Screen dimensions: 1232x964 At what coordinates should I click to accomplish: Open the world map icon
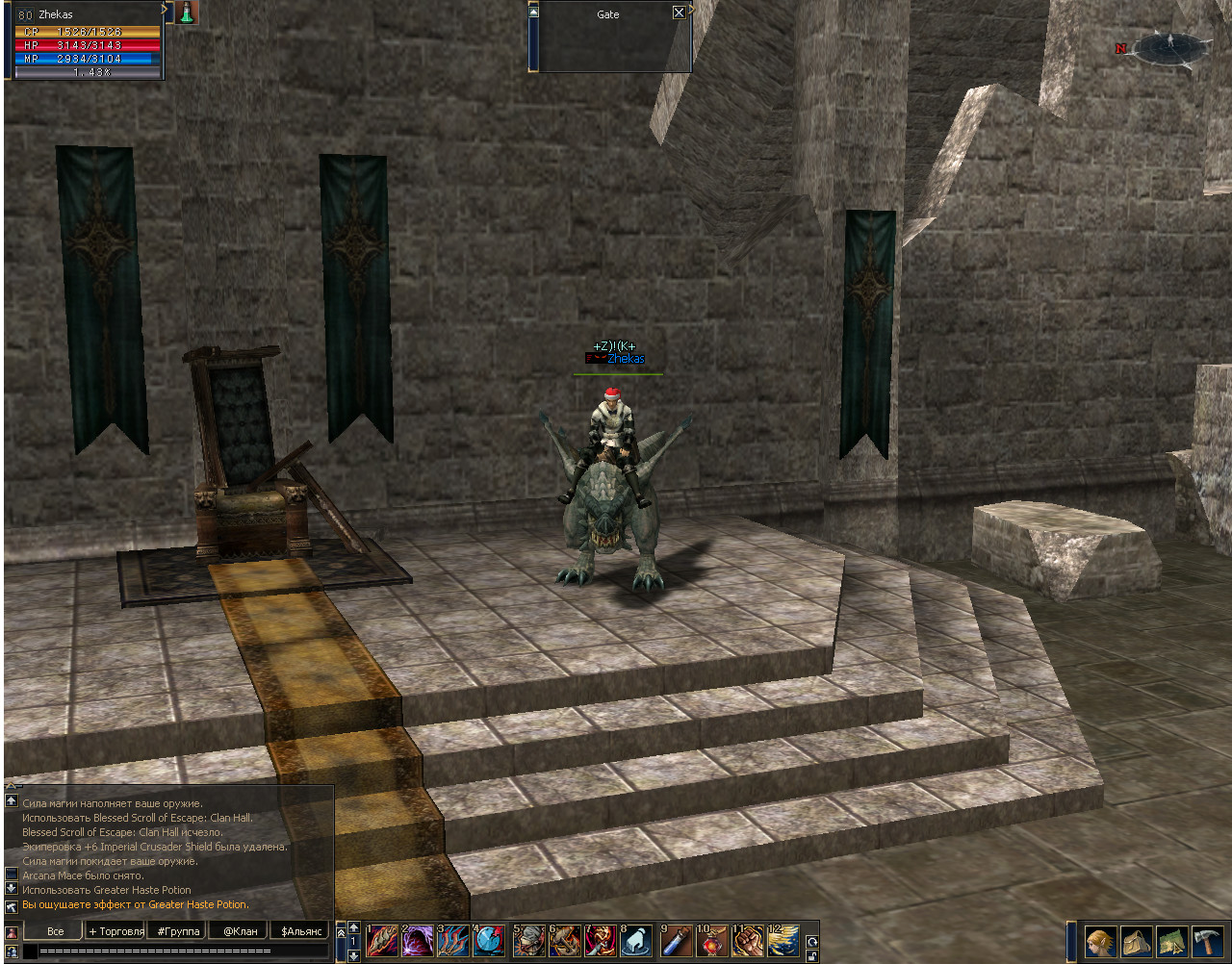click(1171, 940)
